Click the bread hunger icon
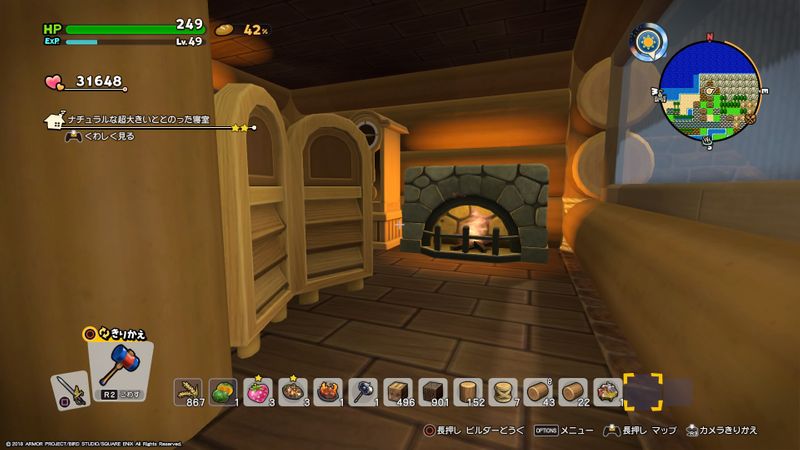 pos(224,30)
